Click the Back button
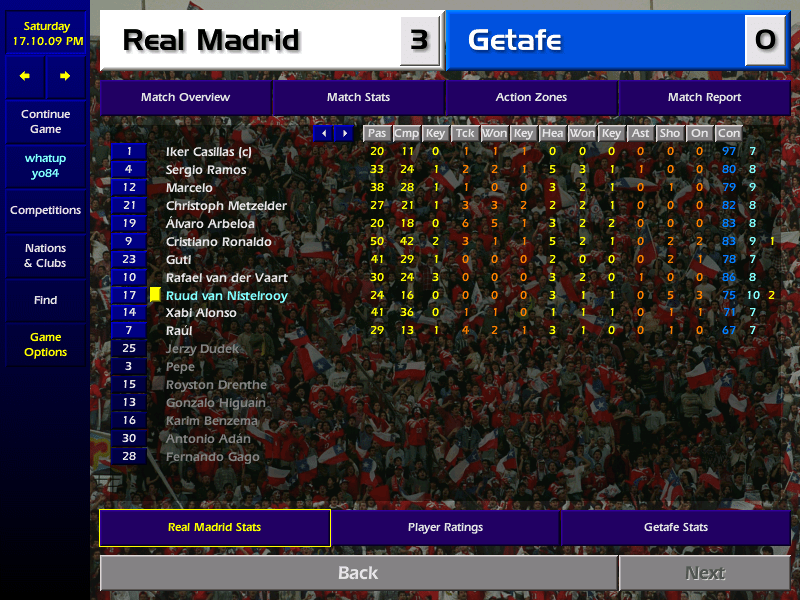 point(358,573)
